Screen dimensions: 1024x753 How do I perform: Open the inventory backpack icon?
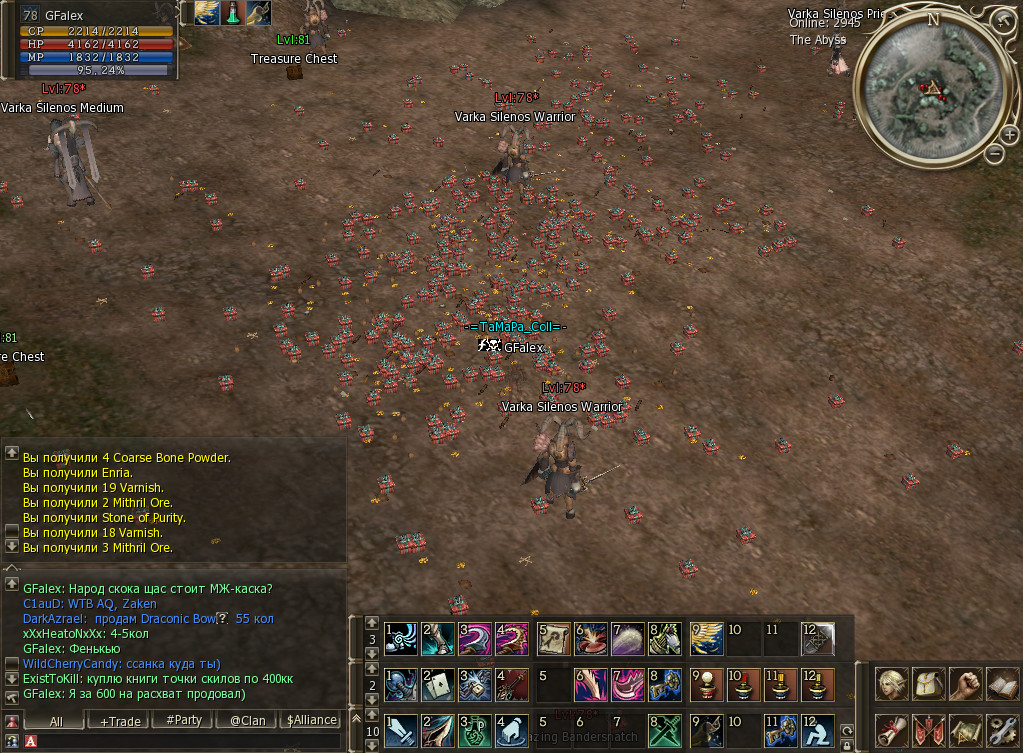point(929,684)
